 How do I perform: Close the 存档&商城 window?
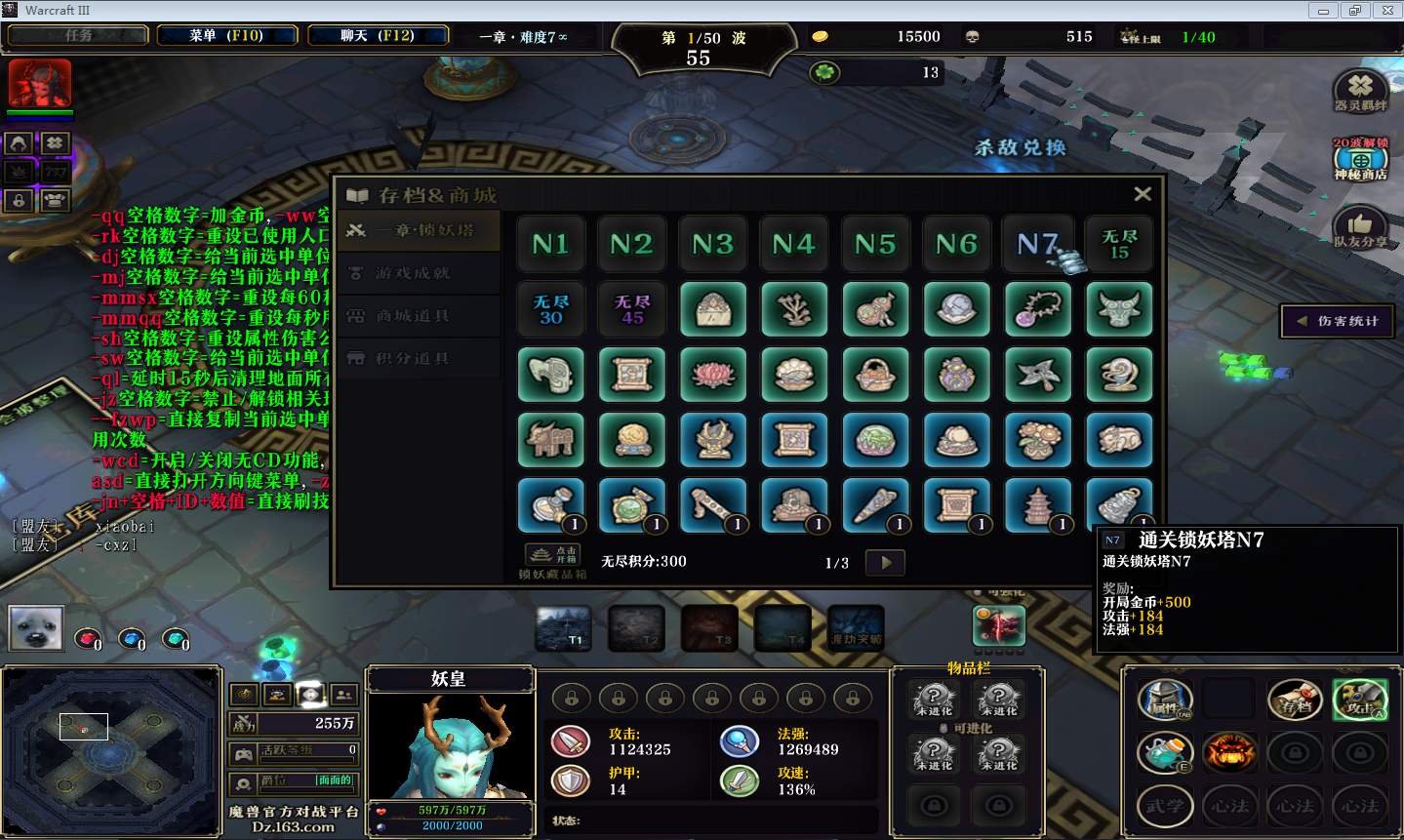1143,194
